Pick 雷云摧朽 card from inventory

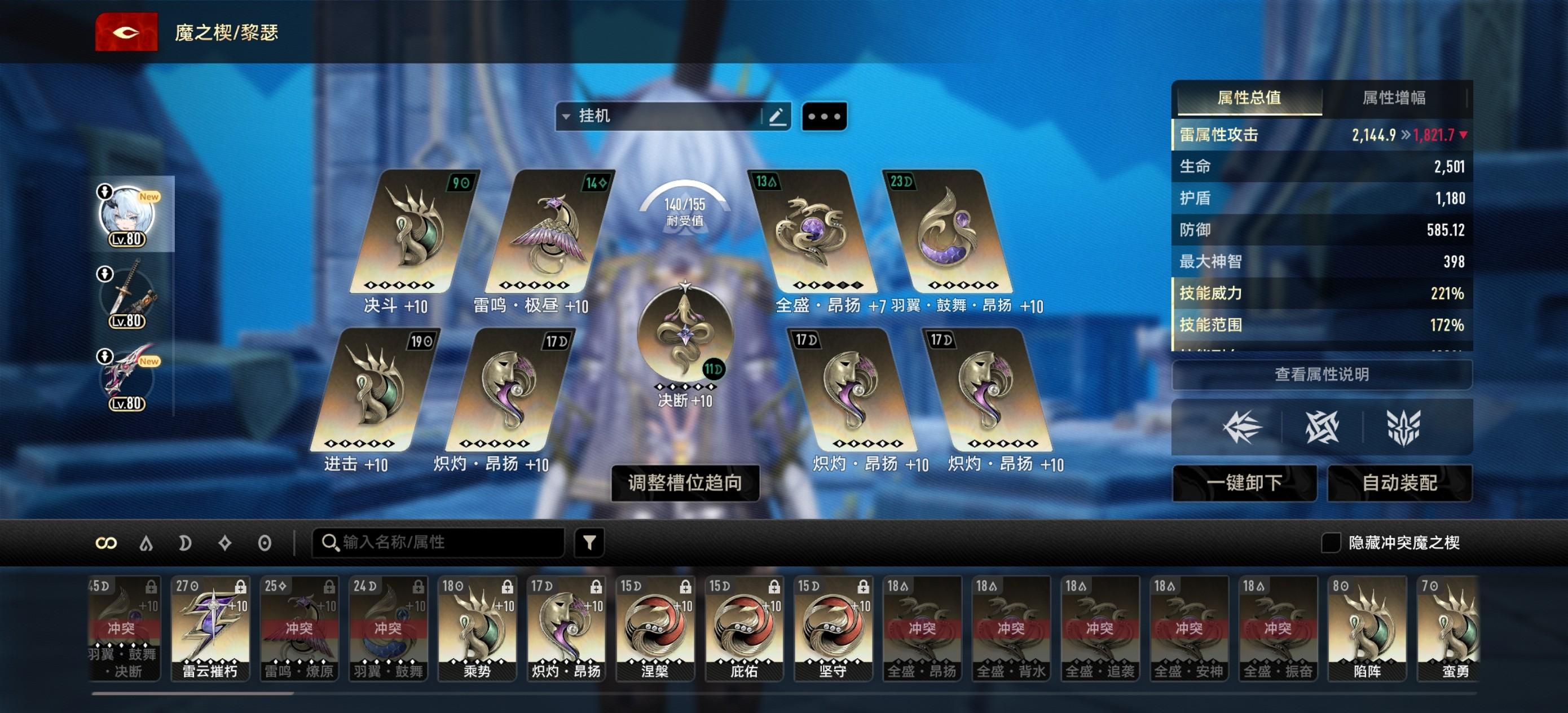(x=210, y=628)
